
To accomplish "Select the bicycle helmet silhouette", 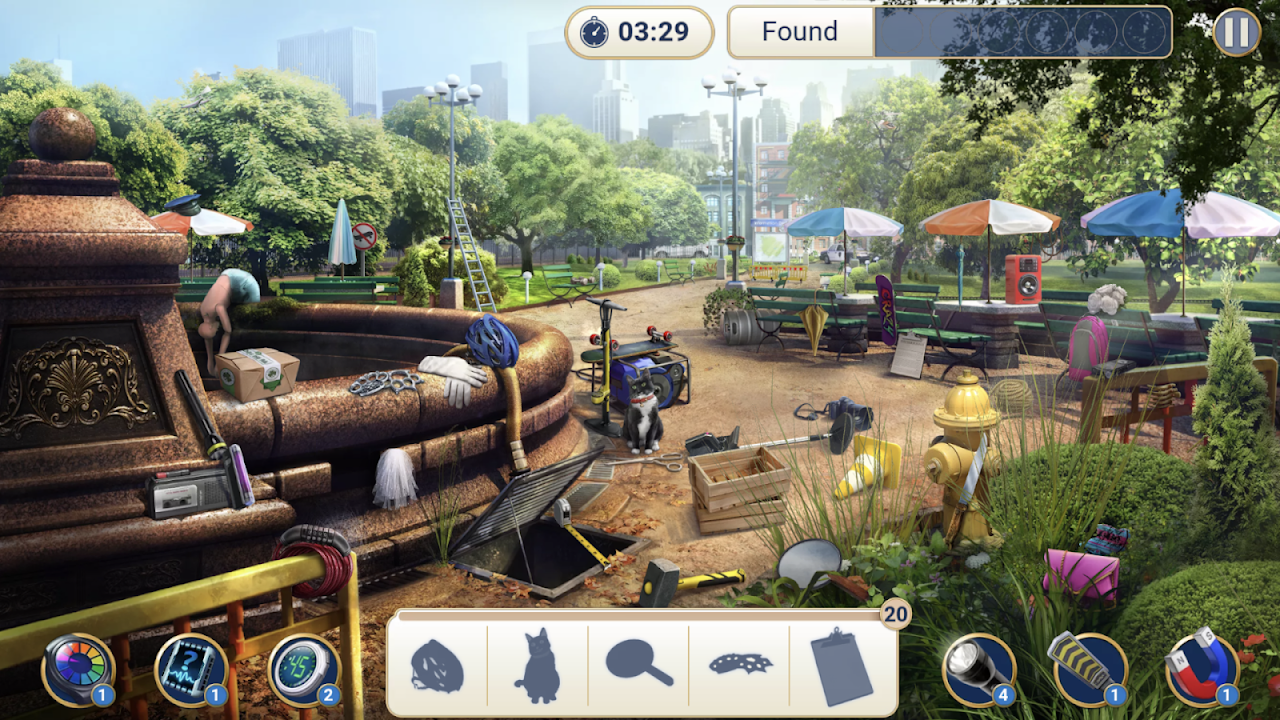I will pos(437,667).
